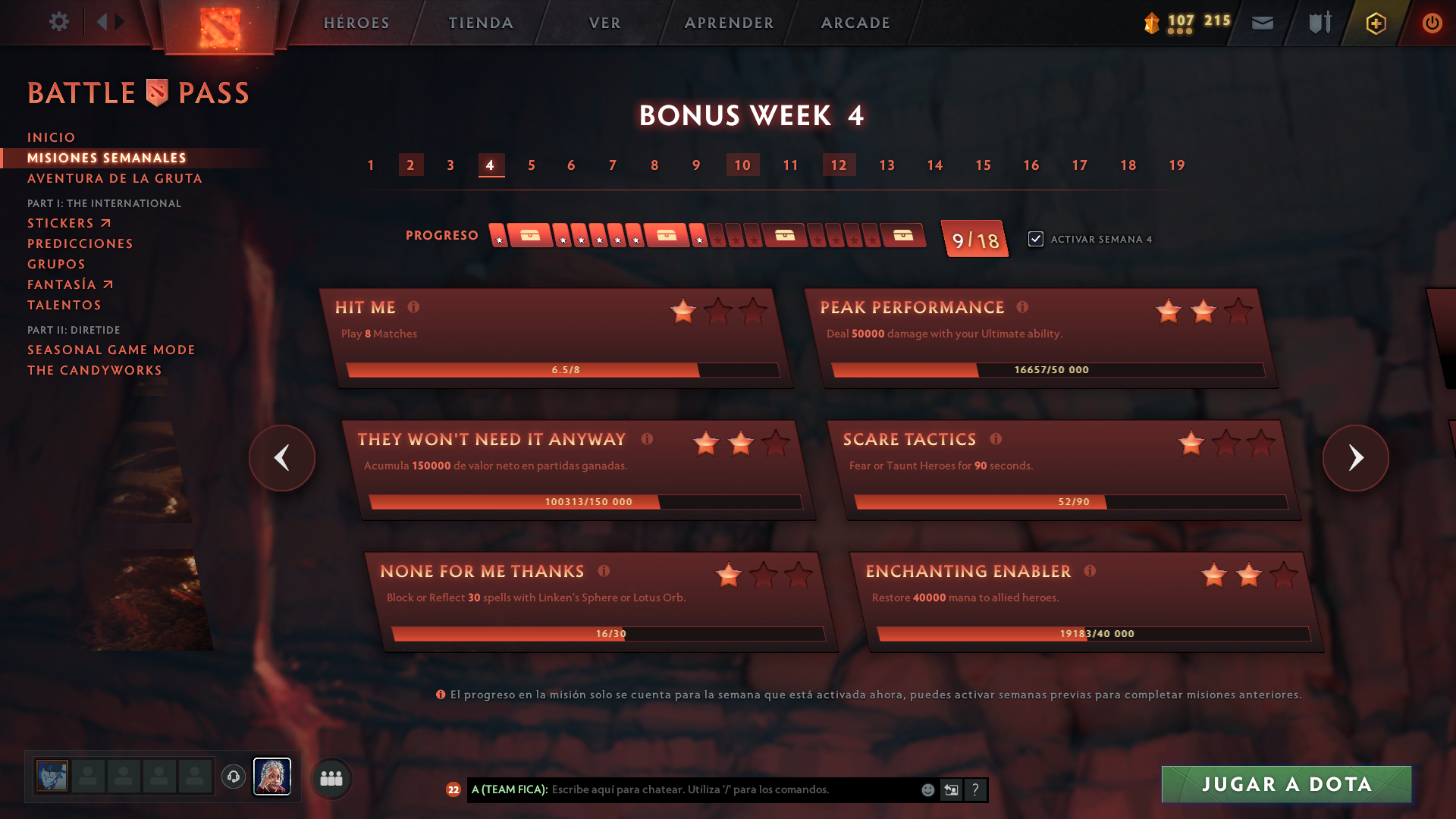Click the chat help question mark
The width and height of the screenshot is (1456, 819).
975,790
